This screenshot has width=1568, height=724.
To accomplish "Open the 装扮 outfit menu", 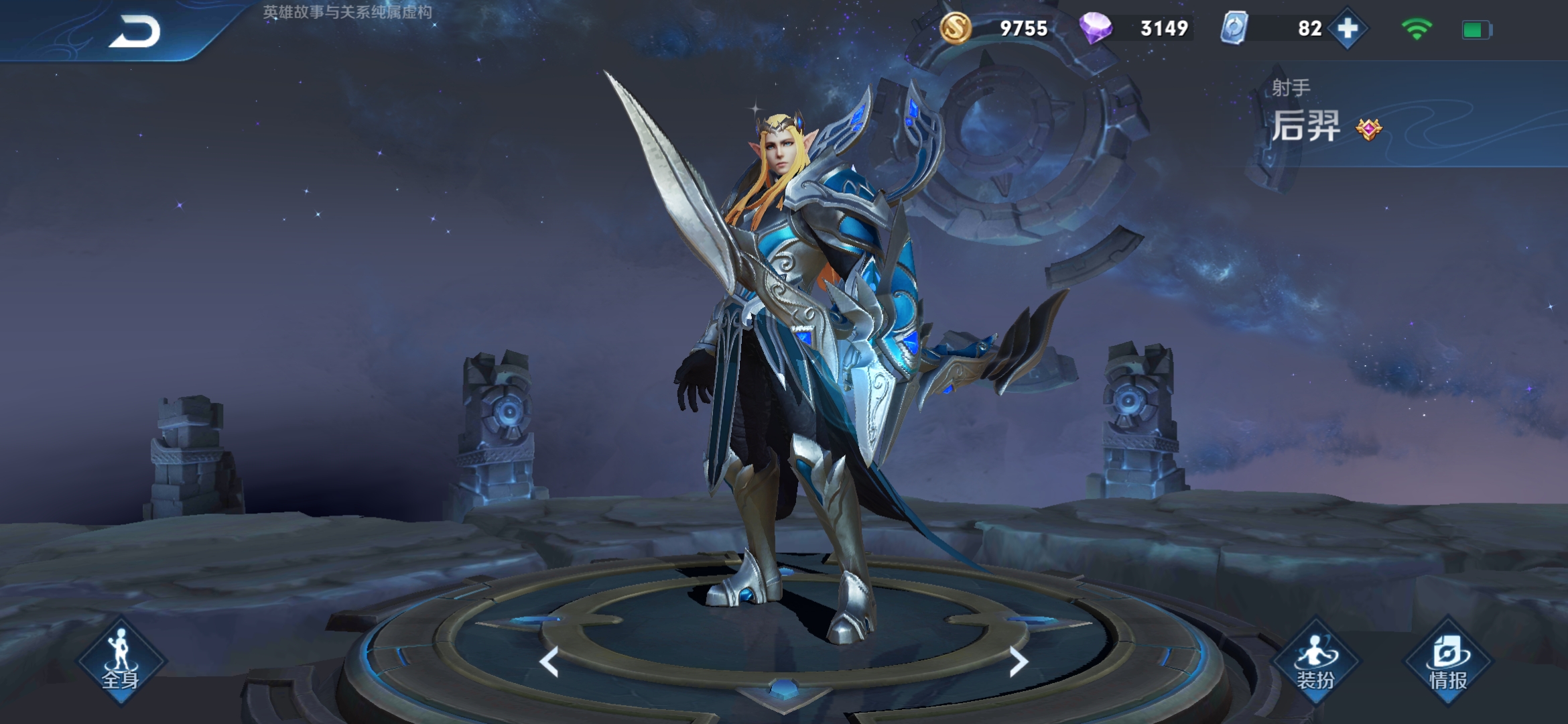I will pos(1315,661).
